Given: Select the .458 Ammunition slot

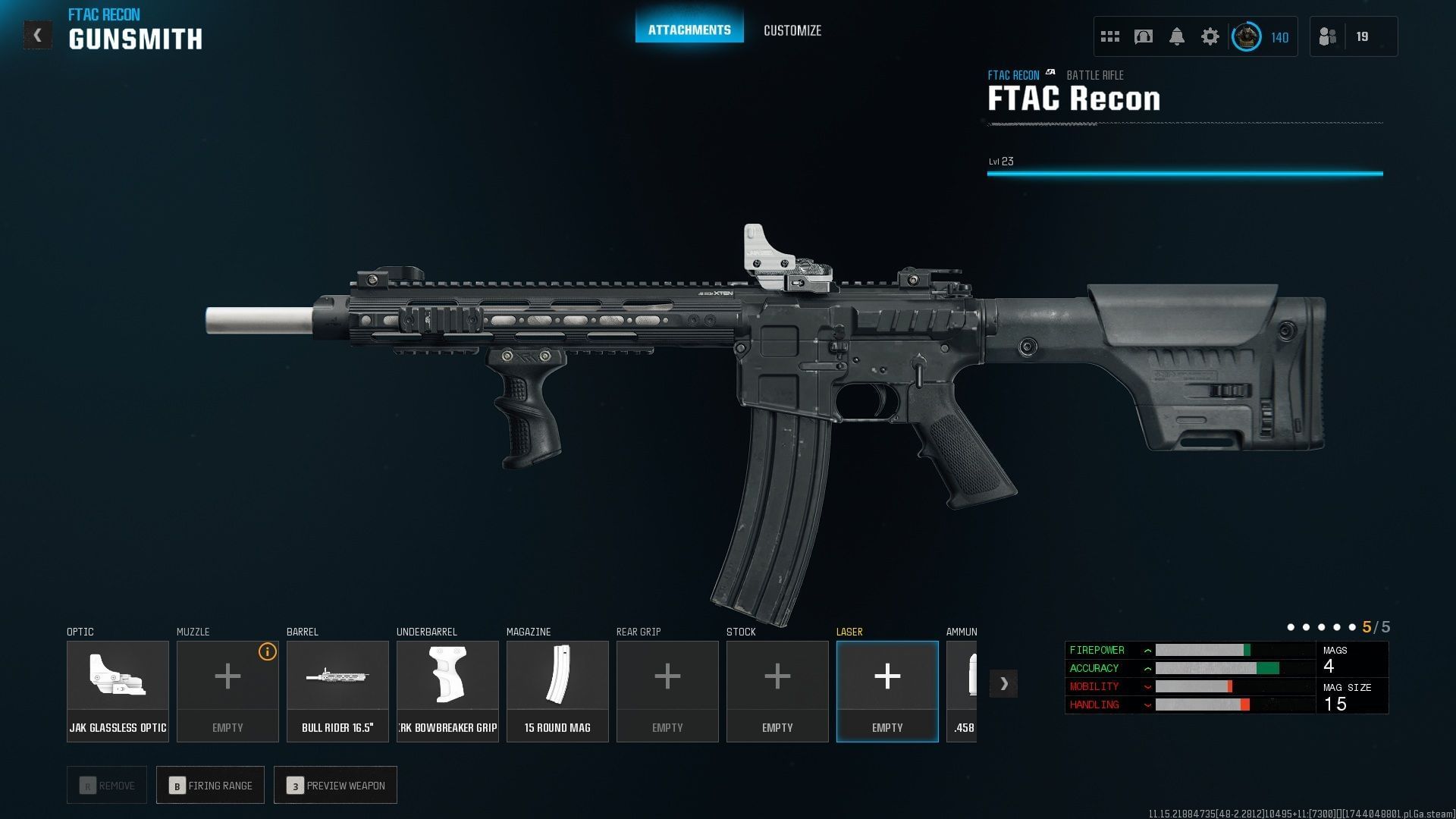Looking at the screenshot, I should point(962,691).
